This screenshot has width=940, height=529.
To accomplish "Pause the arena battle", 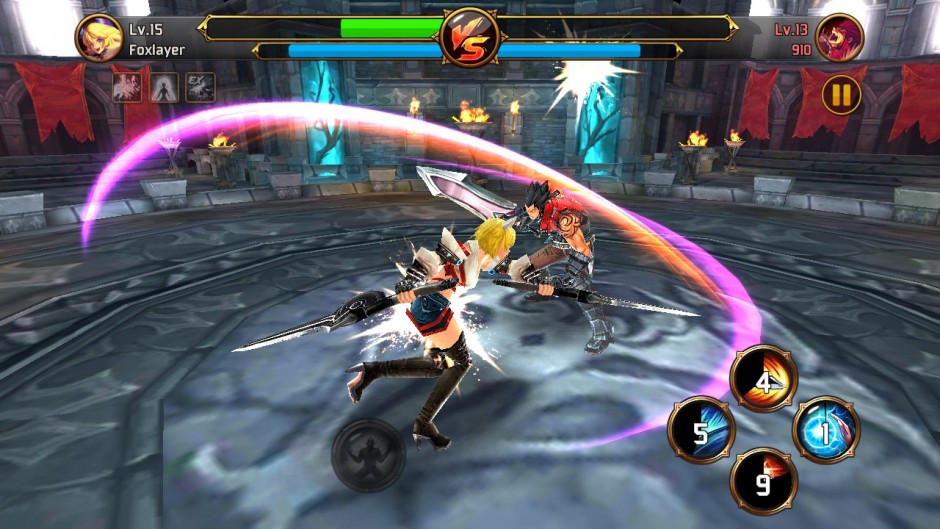I will [842, 95].
